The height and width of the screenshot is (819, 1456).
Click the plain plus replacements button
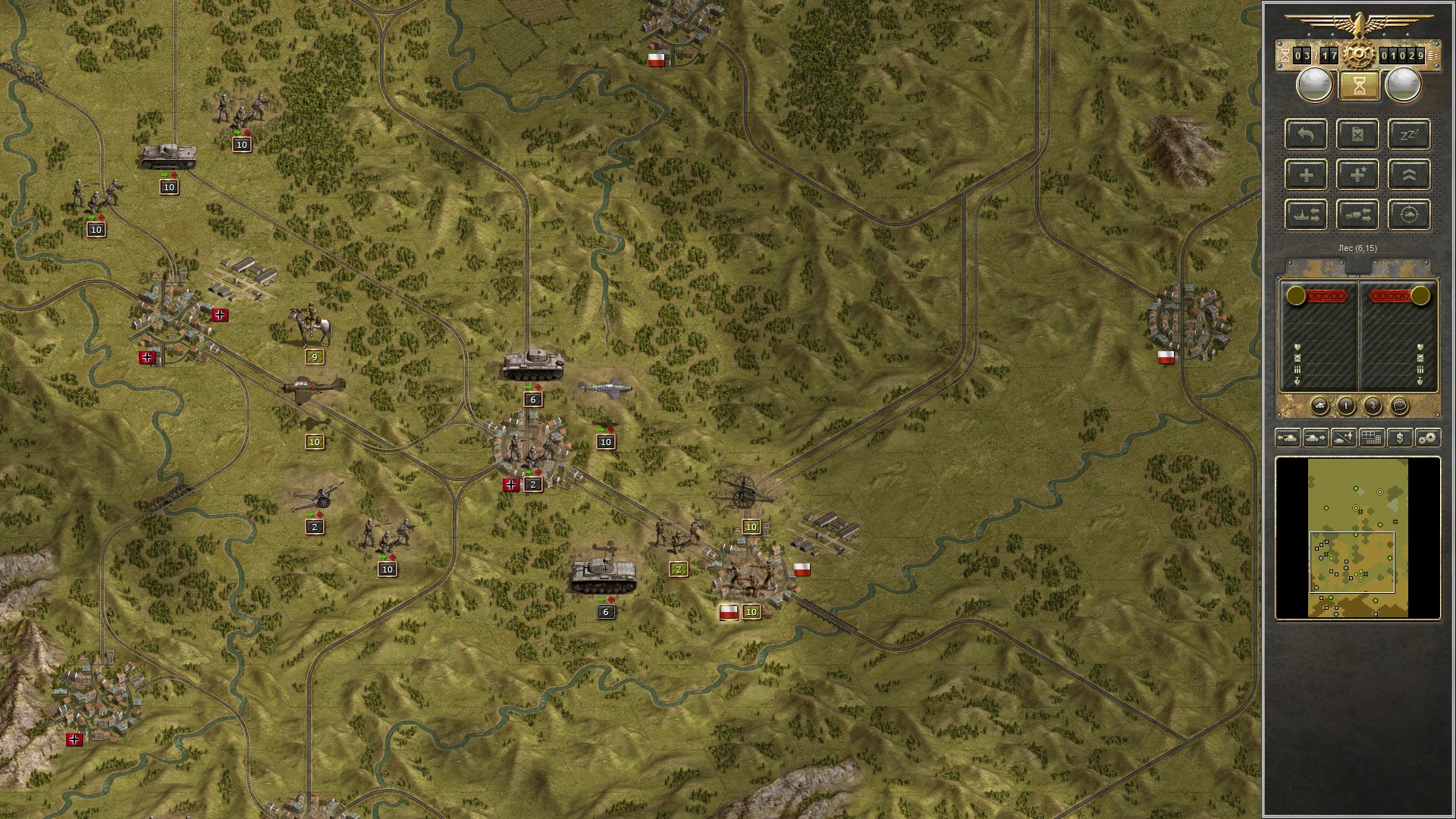[1306, 175]
